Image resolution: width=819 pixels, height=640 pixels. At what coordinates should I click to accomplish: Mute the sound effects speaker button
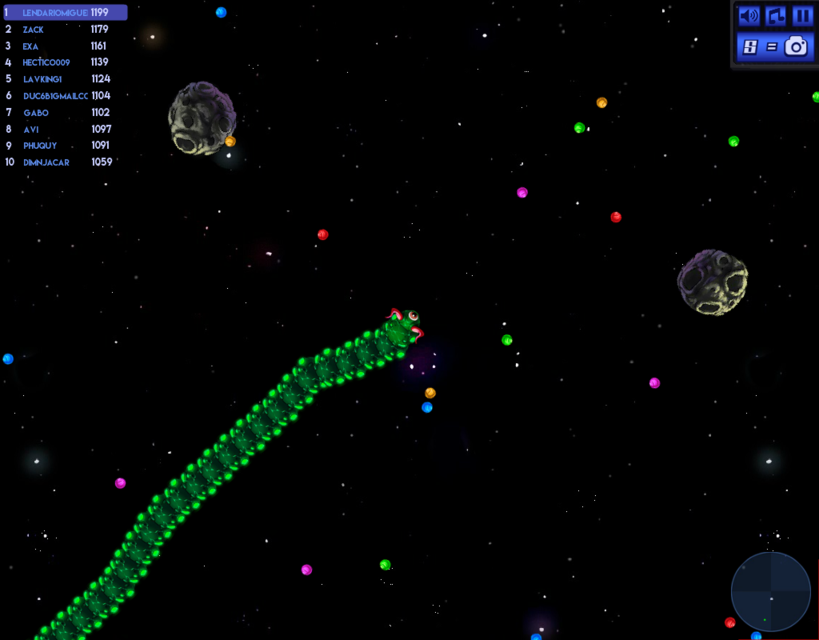748,16
